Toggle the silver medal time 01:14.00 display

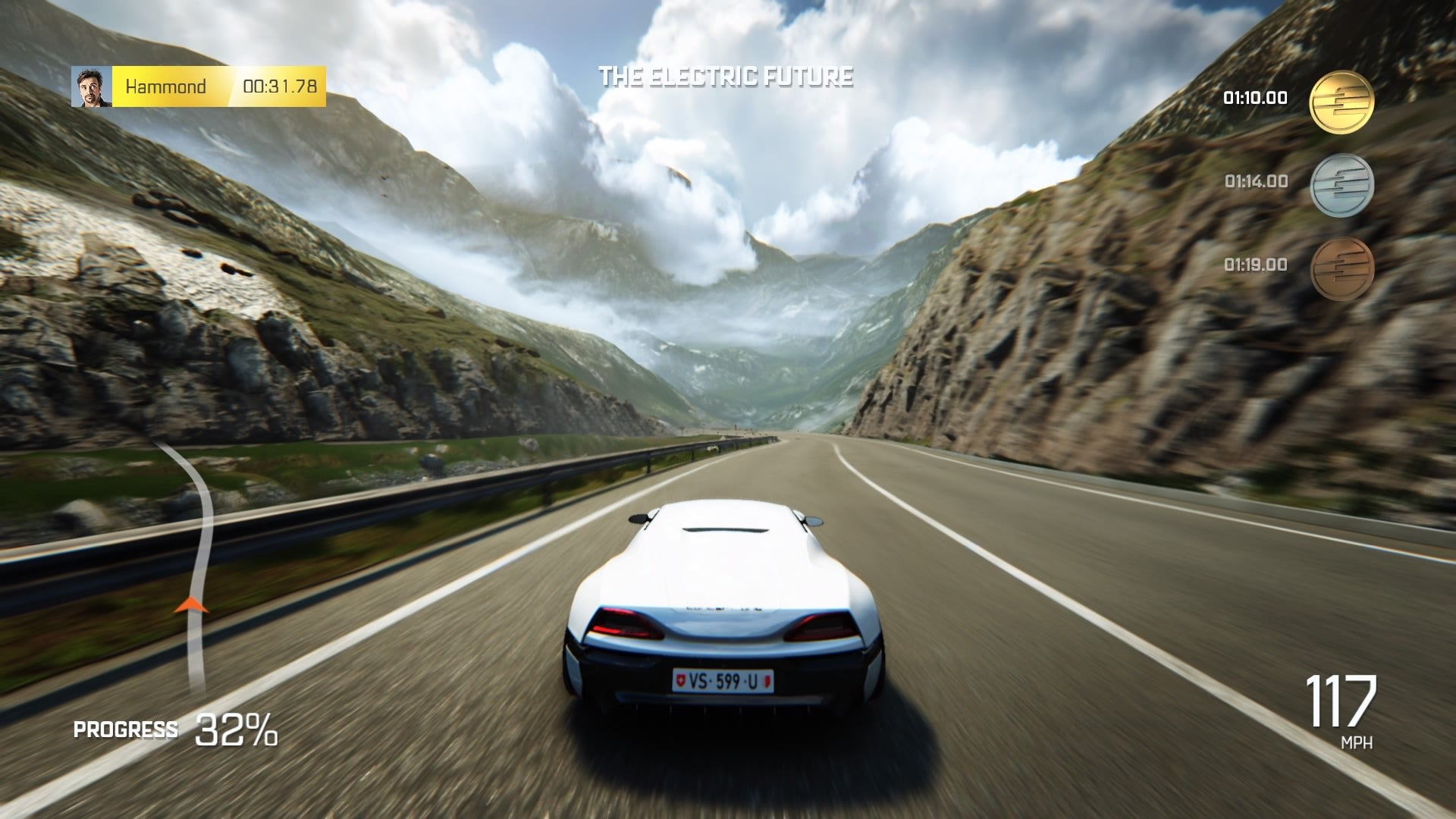tap(1255, 182)
